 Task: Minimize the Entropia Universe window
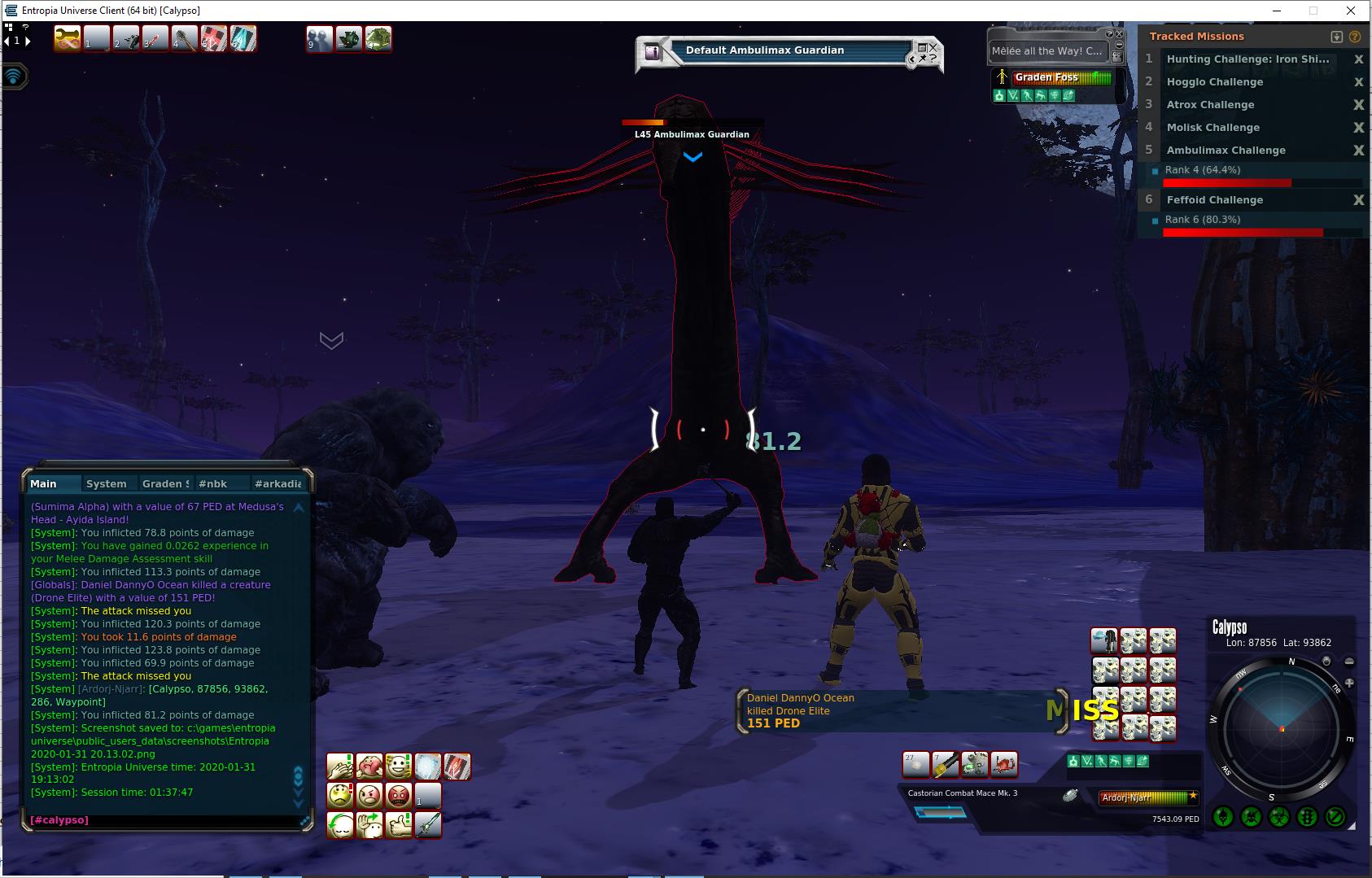1276,11
